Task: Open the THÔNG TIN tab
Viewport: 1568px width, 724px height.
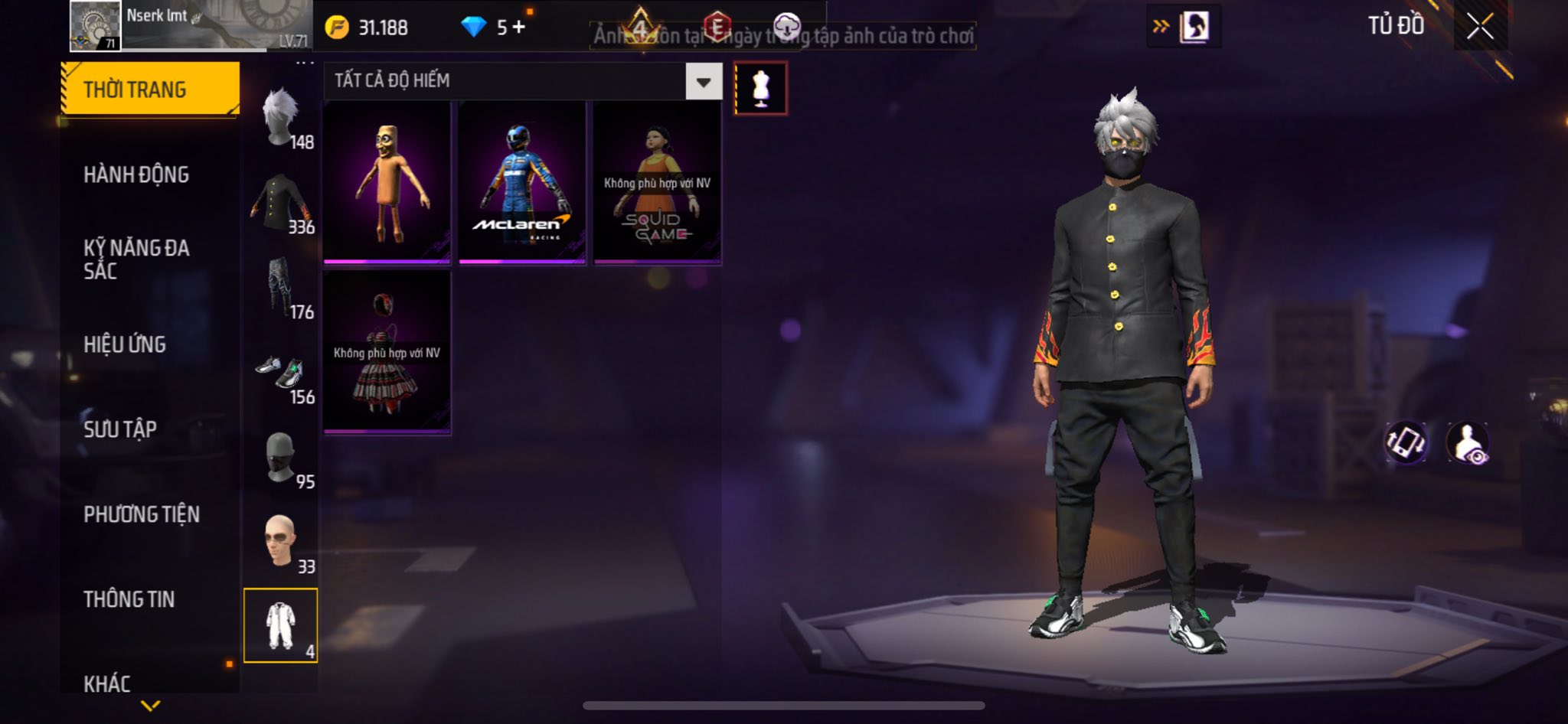Action: pos(129,599)
